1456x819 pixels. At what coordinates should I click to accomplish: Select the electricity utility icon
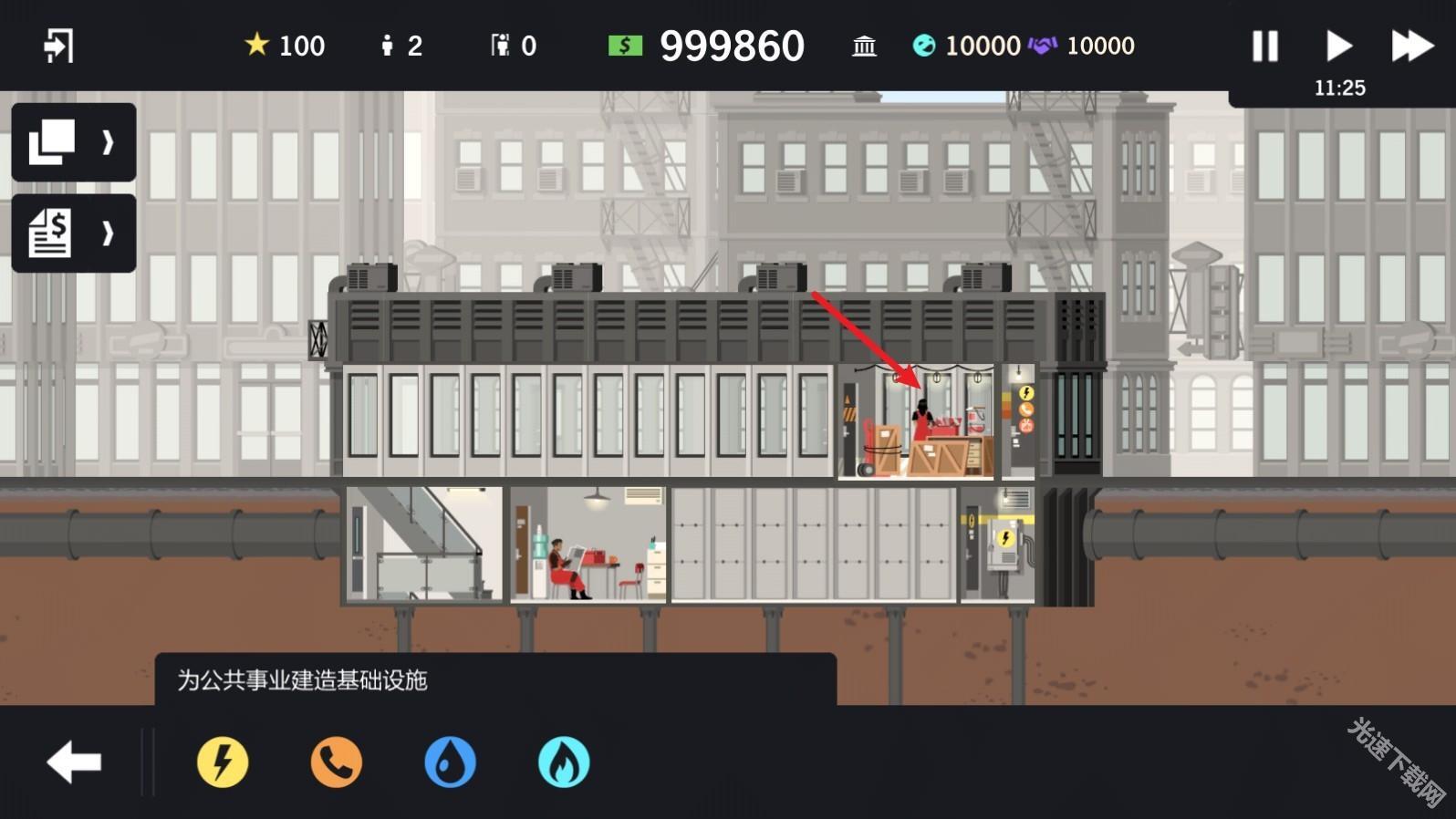point(223,762)
